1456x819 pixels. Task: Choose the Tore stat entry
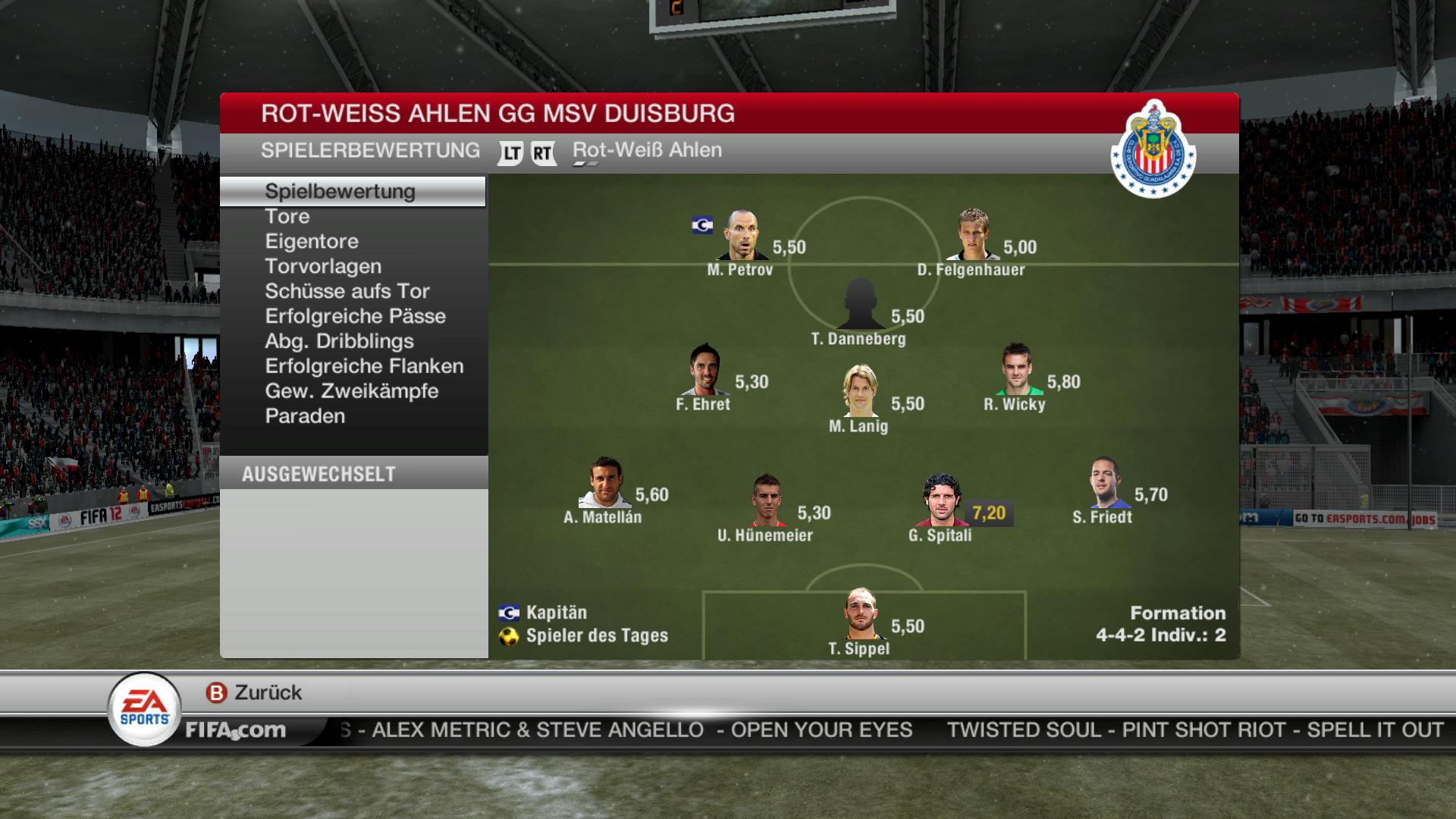click(x=287, y=217)
